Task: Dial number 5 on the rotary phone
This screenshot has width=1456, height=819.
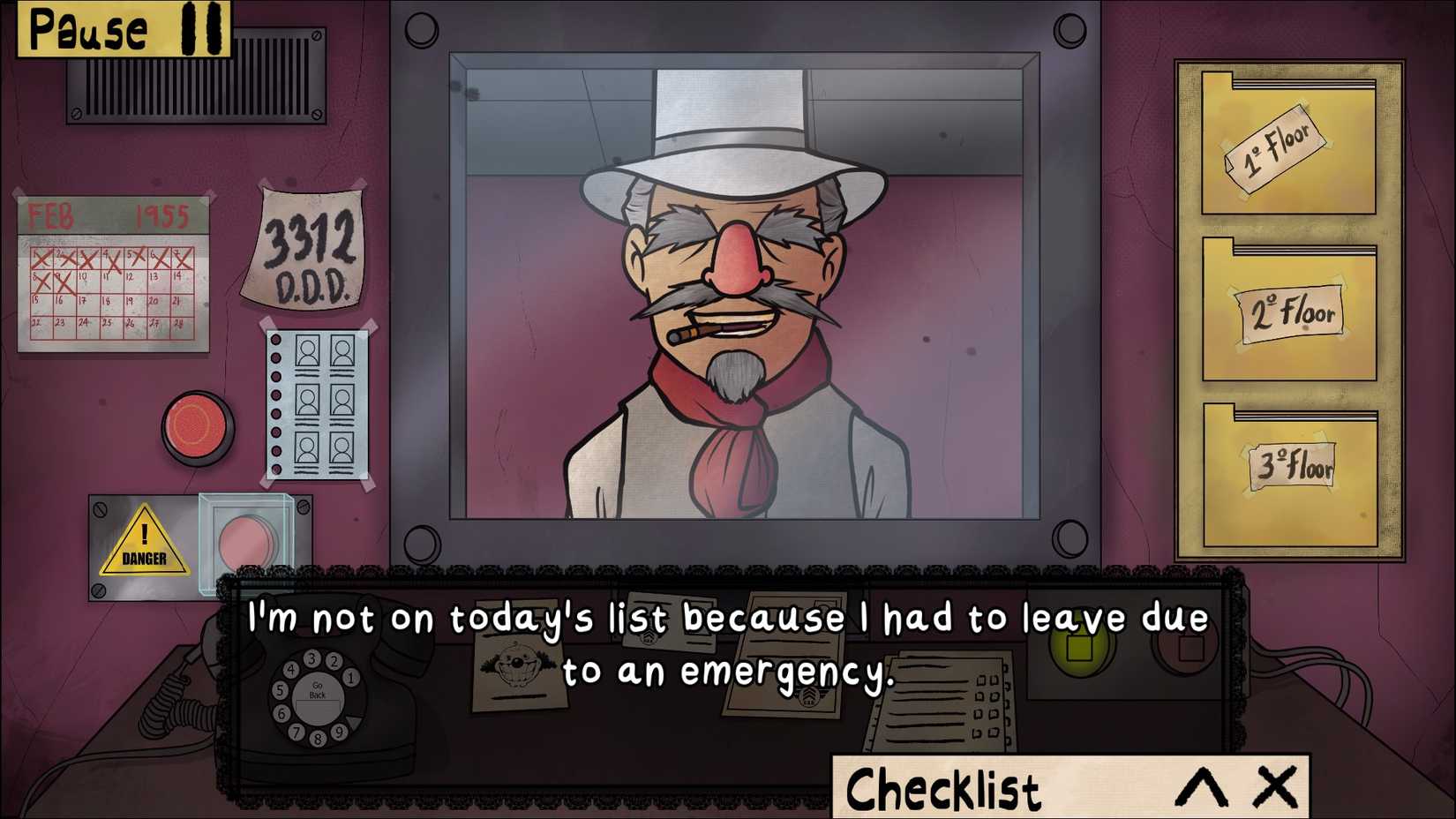Action: click(x=281, y=691)
